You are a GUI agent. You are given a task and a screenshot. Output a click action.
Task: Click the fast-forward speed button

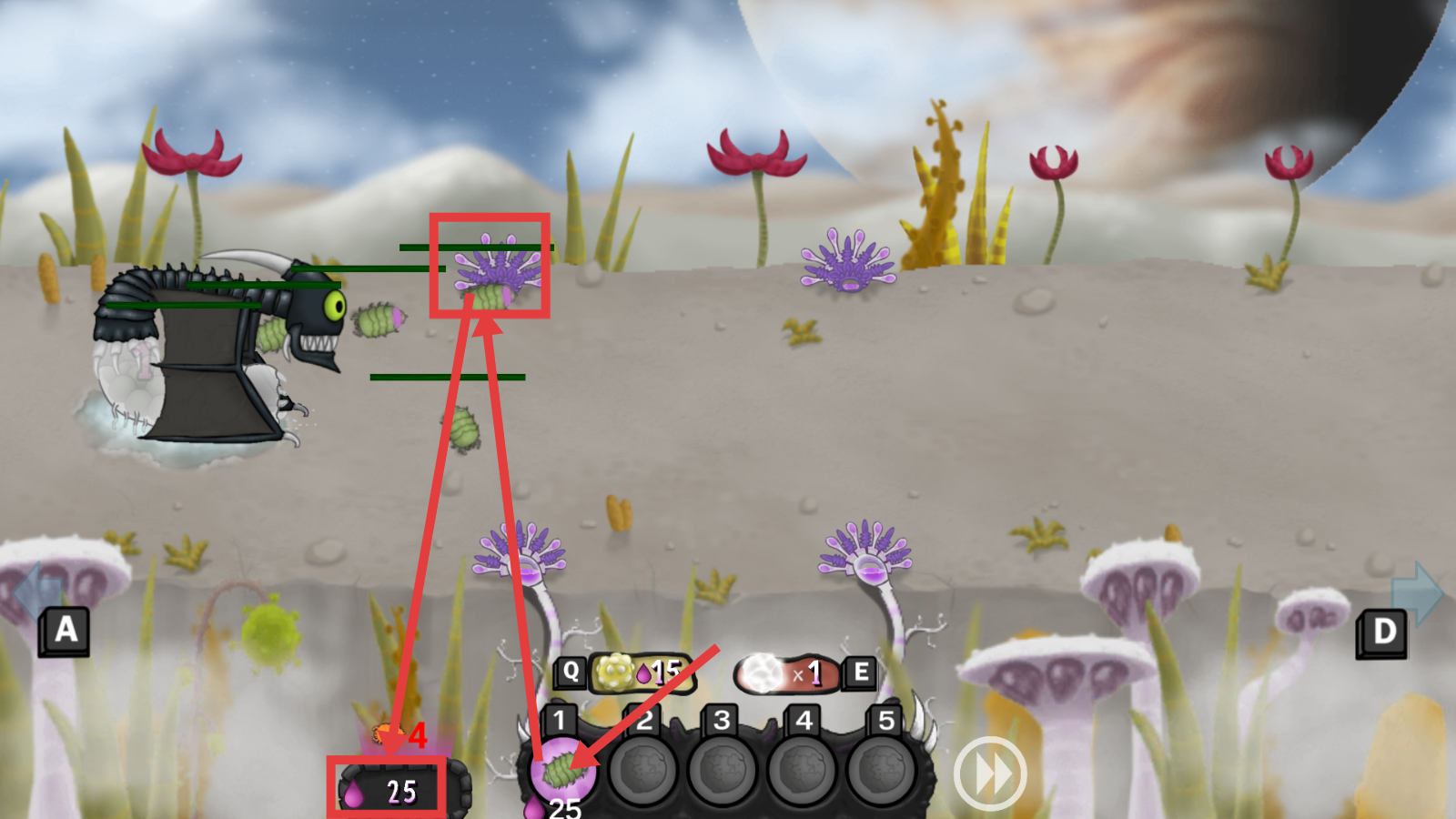[990, 774]
